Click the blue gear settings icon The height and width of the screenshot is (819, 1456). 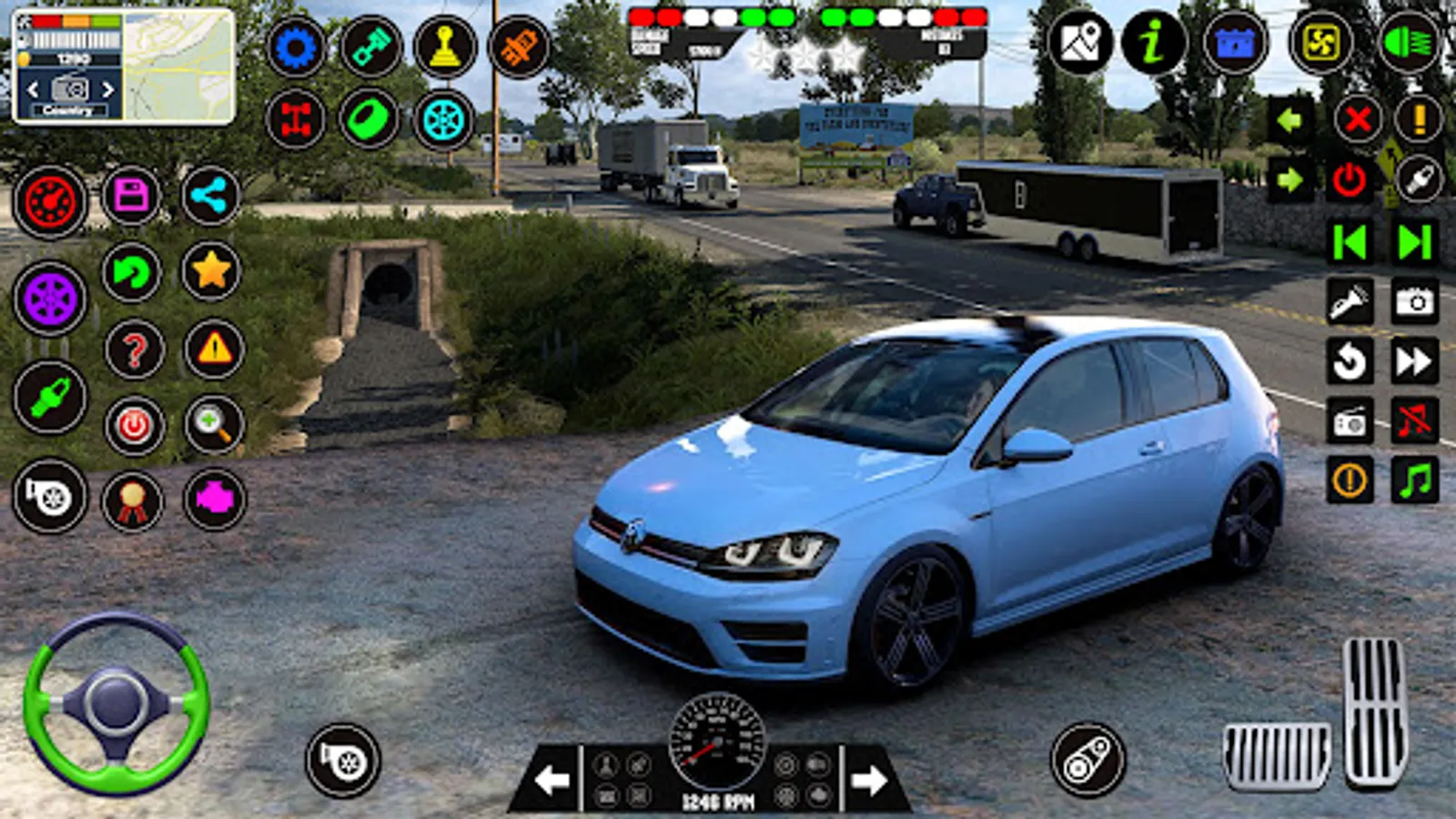(x=296, y=46)
